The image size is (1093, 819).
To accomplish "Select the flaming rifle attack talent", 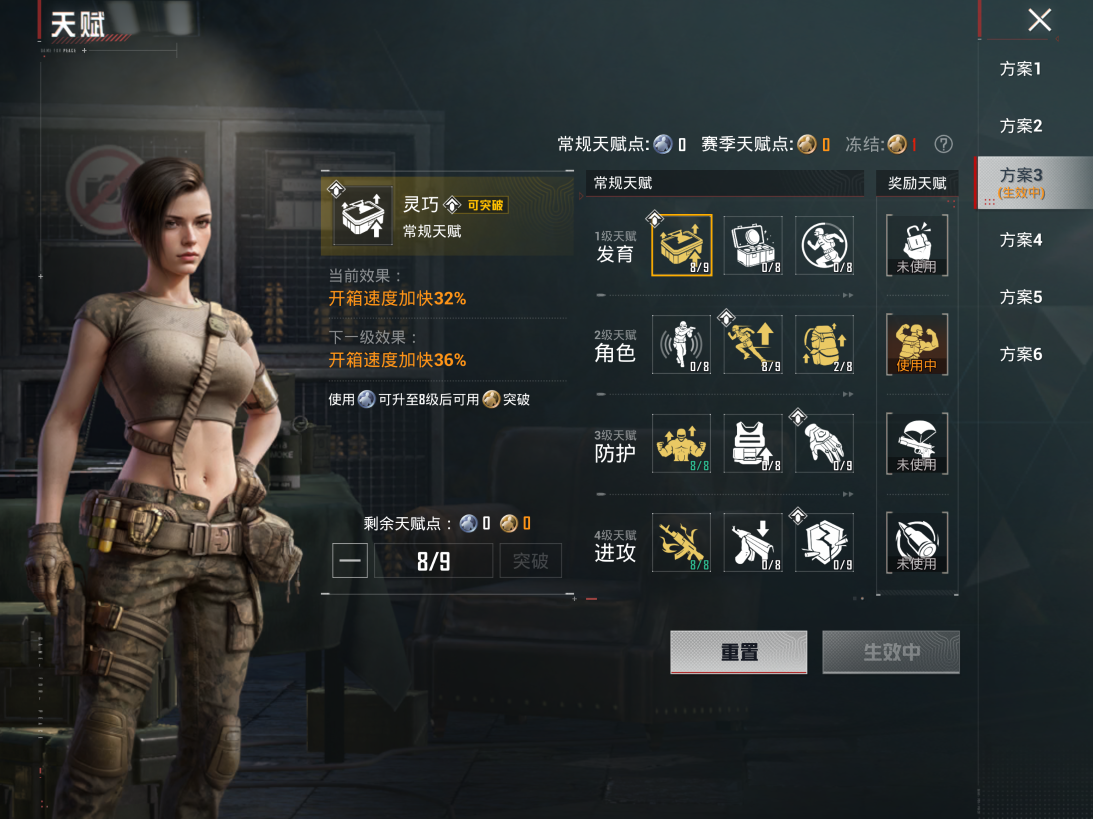I will [x=681, y=542].
